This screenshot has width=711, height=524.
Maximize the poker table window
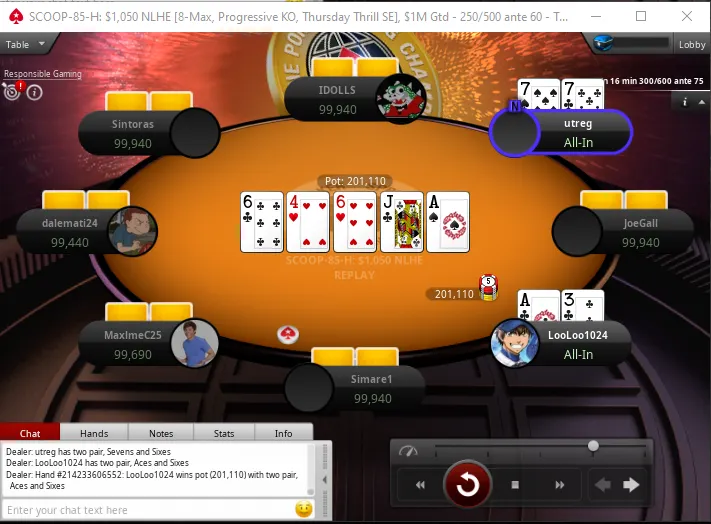click(641, 16)
